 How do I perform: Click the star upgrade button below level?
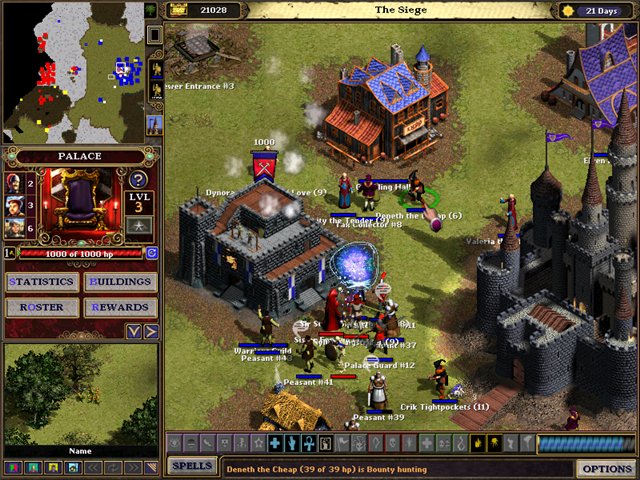tap(139, 225)
